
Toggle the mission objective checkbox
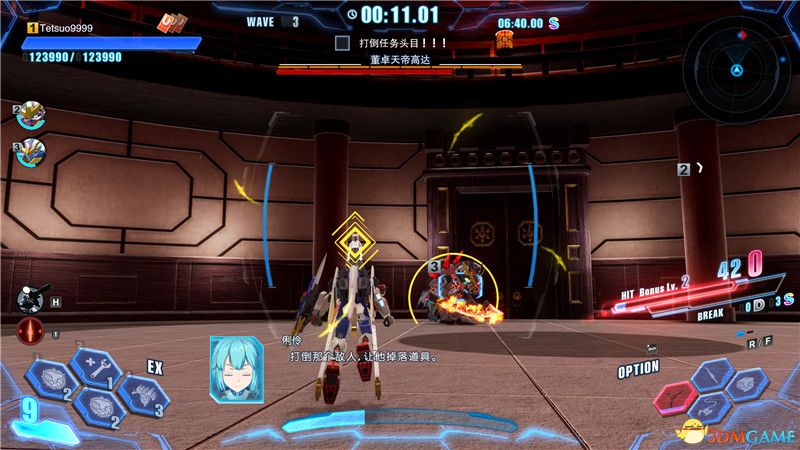pyautogui.click(x=342, y=43)
